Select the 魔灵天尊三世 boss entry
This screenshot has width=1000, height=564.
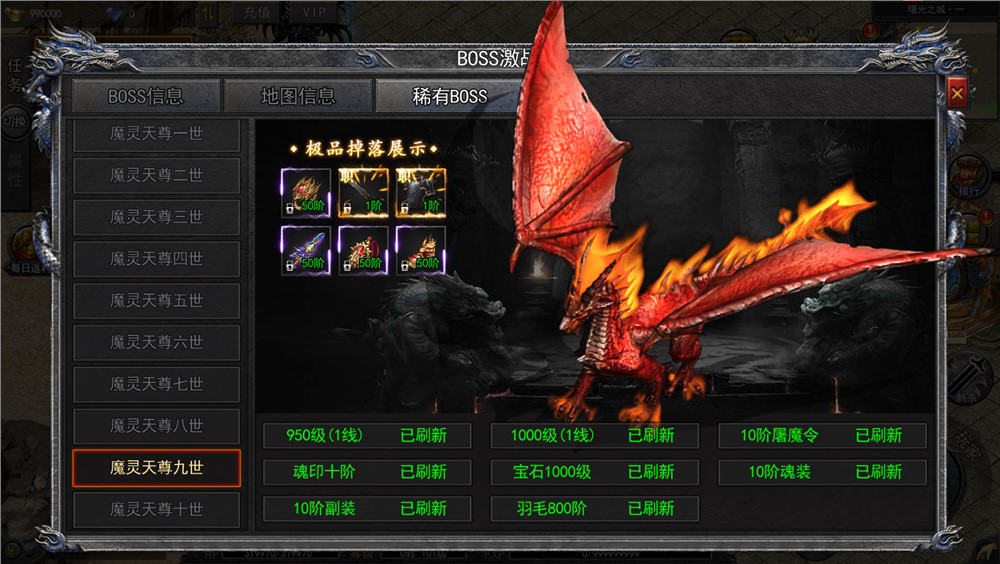(x=156, y=217)
